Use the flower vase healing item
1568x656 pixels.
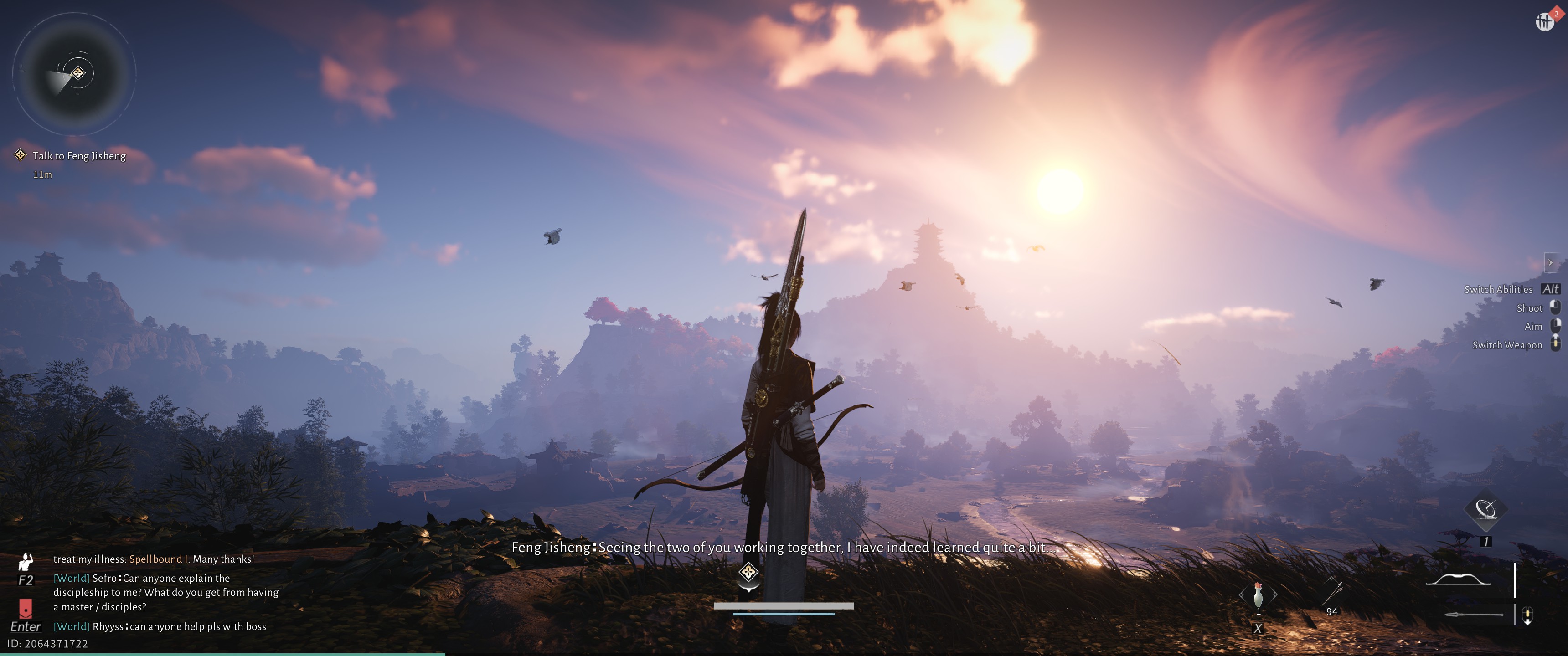1258,594
